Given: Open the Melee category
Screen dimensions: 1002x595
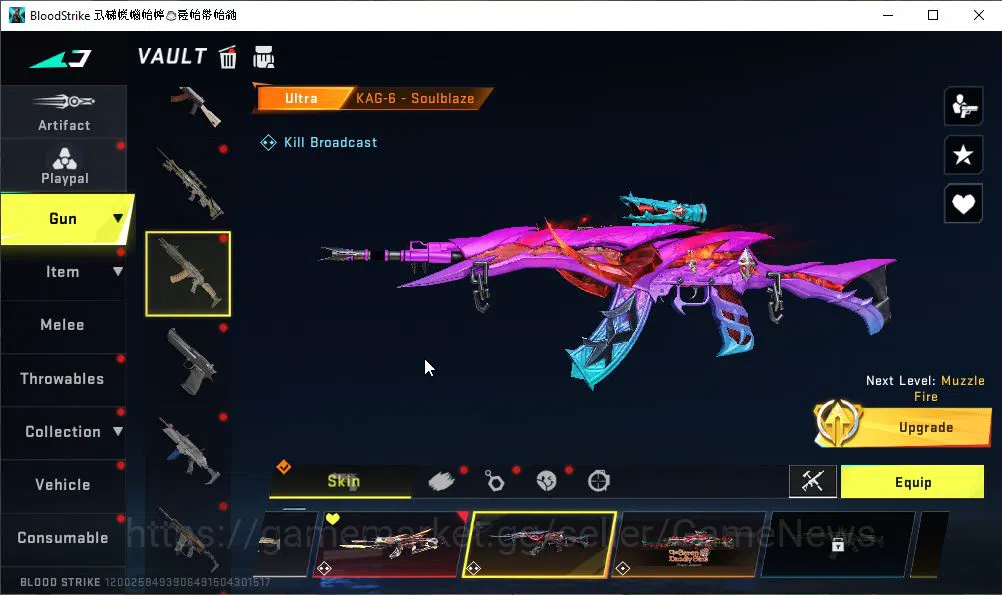Looking at the screenshot, I should [x=62, y=325].
